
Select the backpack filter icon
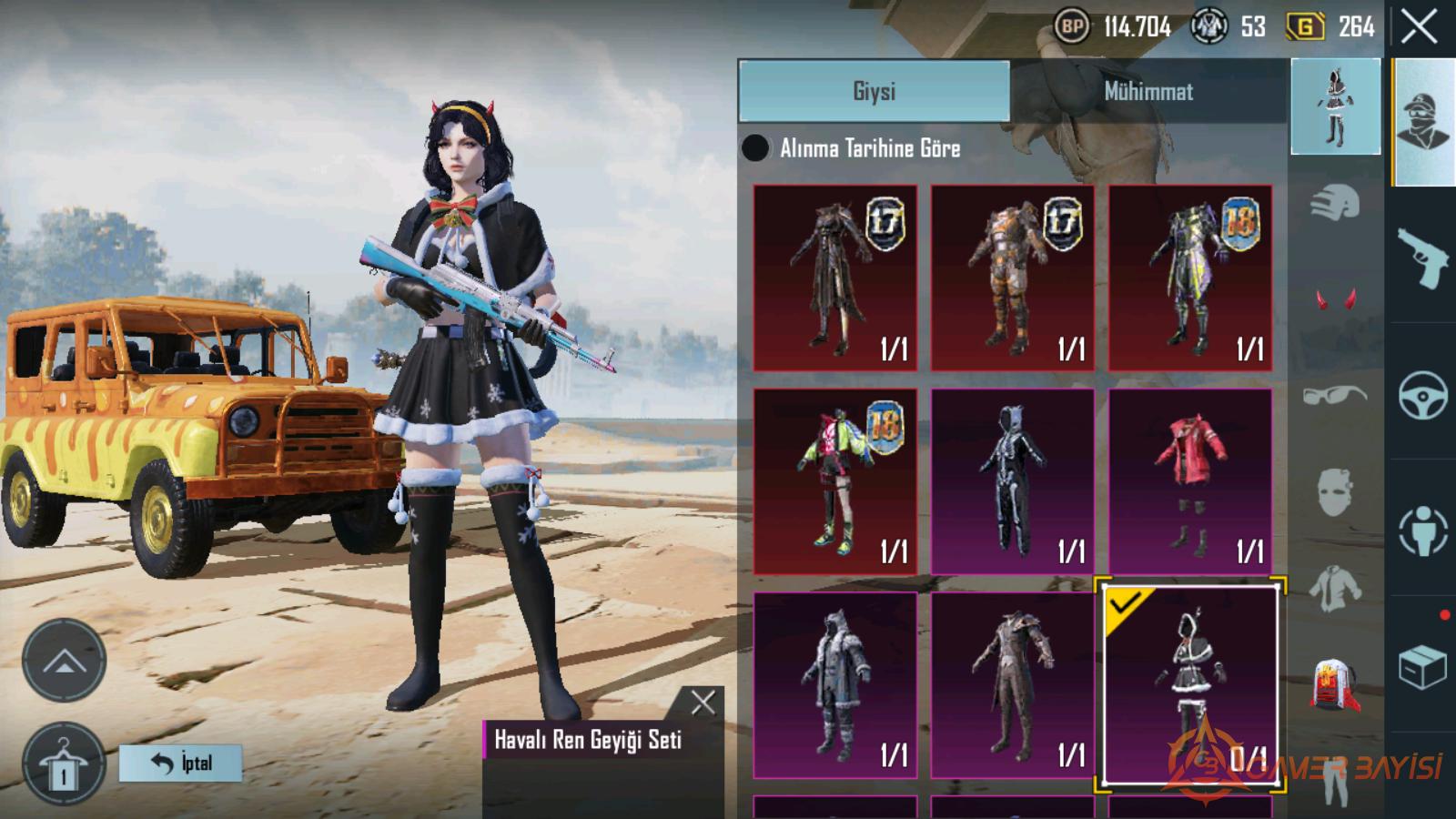[x=1335, y=684]
